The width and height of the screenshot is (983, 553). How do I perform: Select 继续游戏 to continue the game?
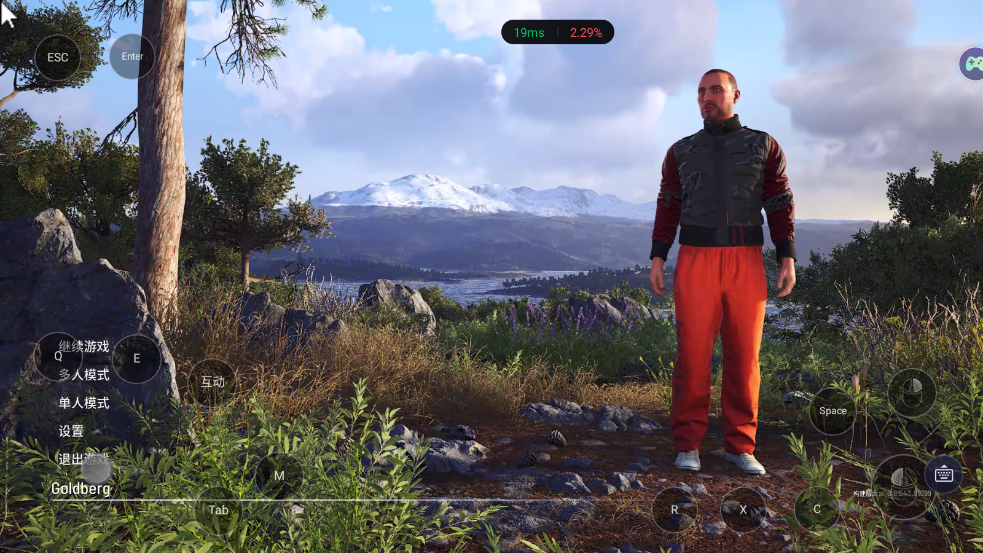(84, 347)
